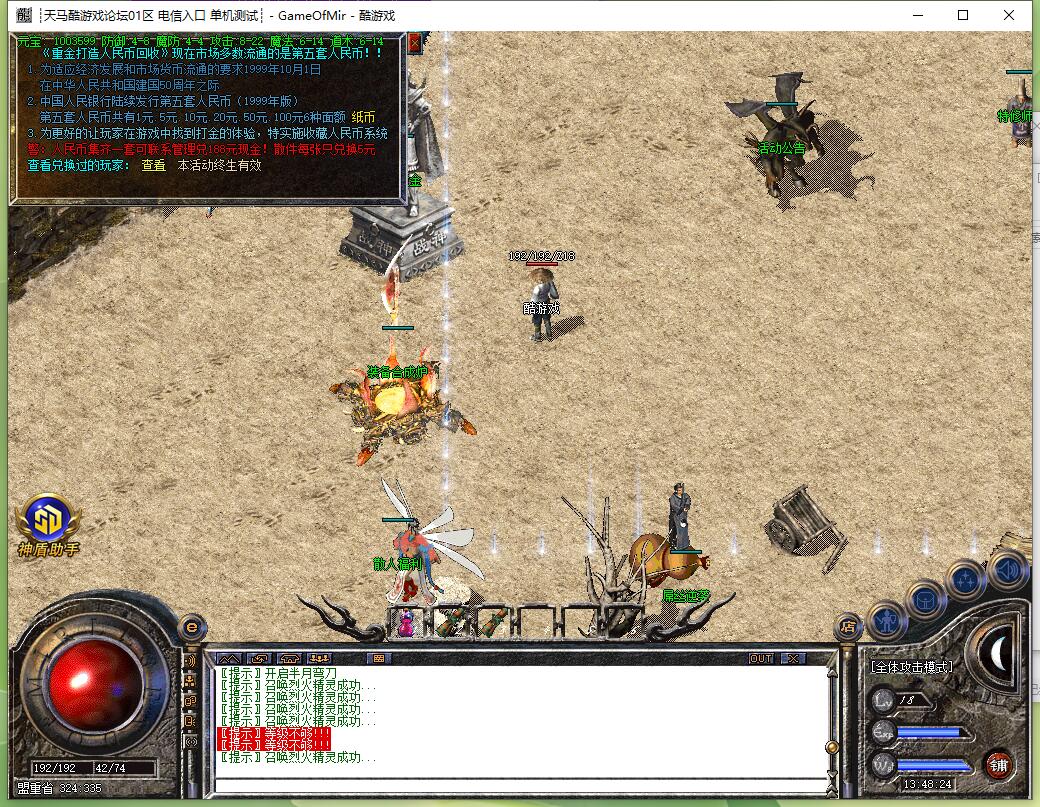Screen dimensions: 1040x807
Task: Click the sparkle-stars round button
Action: pos(966,581)
